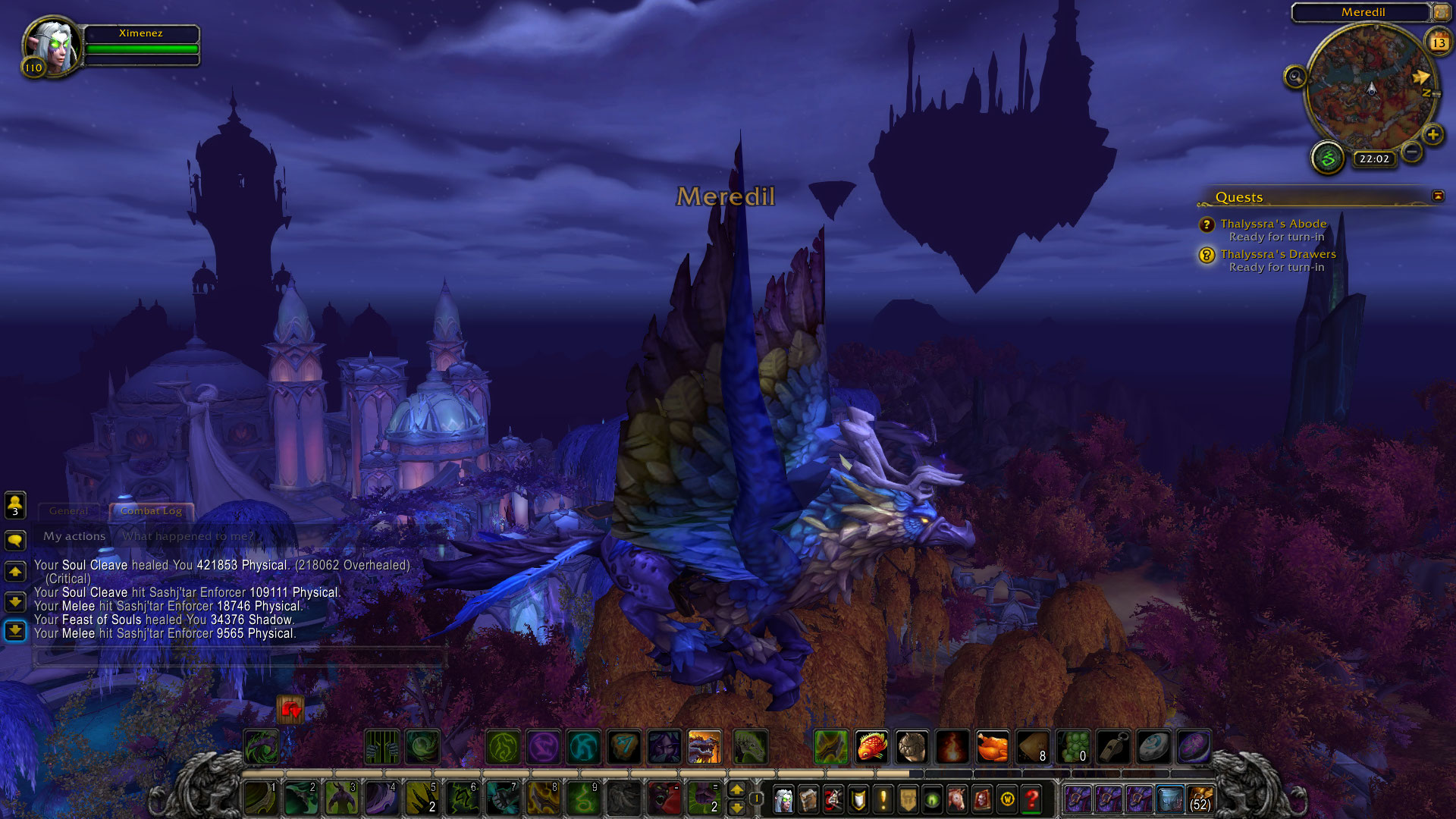Toggle the minimap tracking magnifier button
The height and width of the screenshot is (819, 1456).
tap(1295, 77)
